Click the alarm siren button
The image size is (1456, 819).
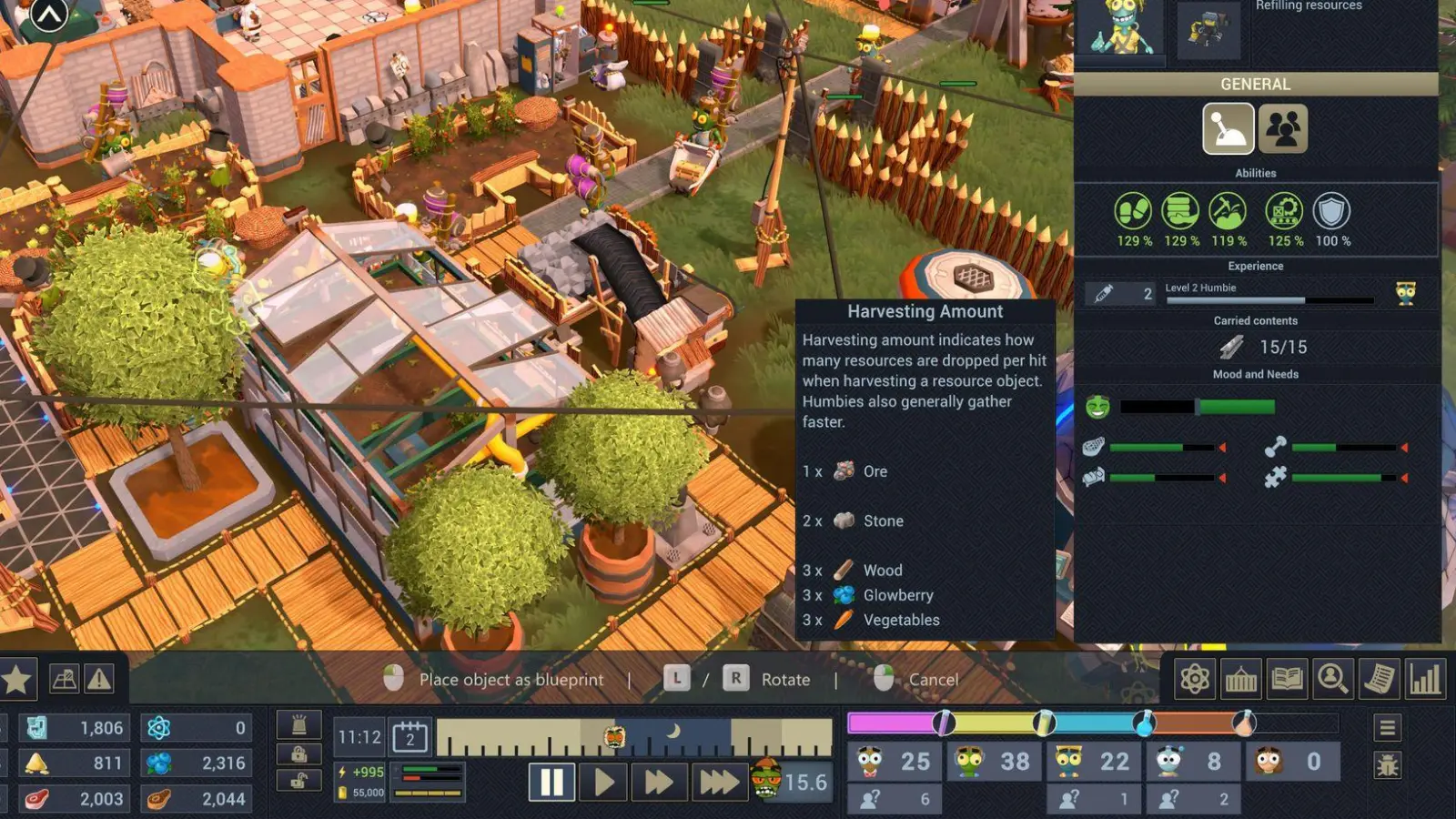click(298, 725)
